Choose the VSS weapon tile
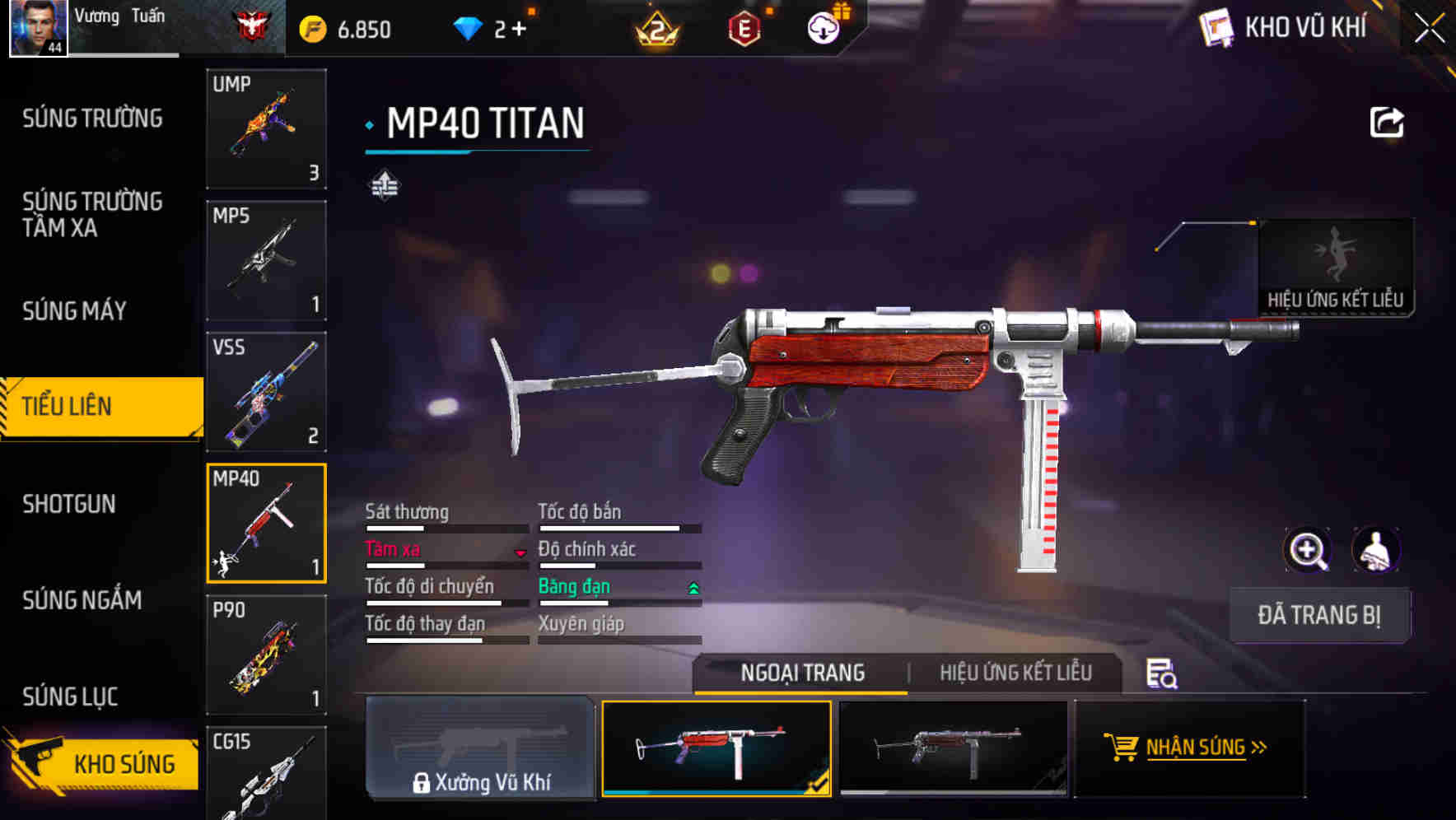 click(x=266, y=392)
